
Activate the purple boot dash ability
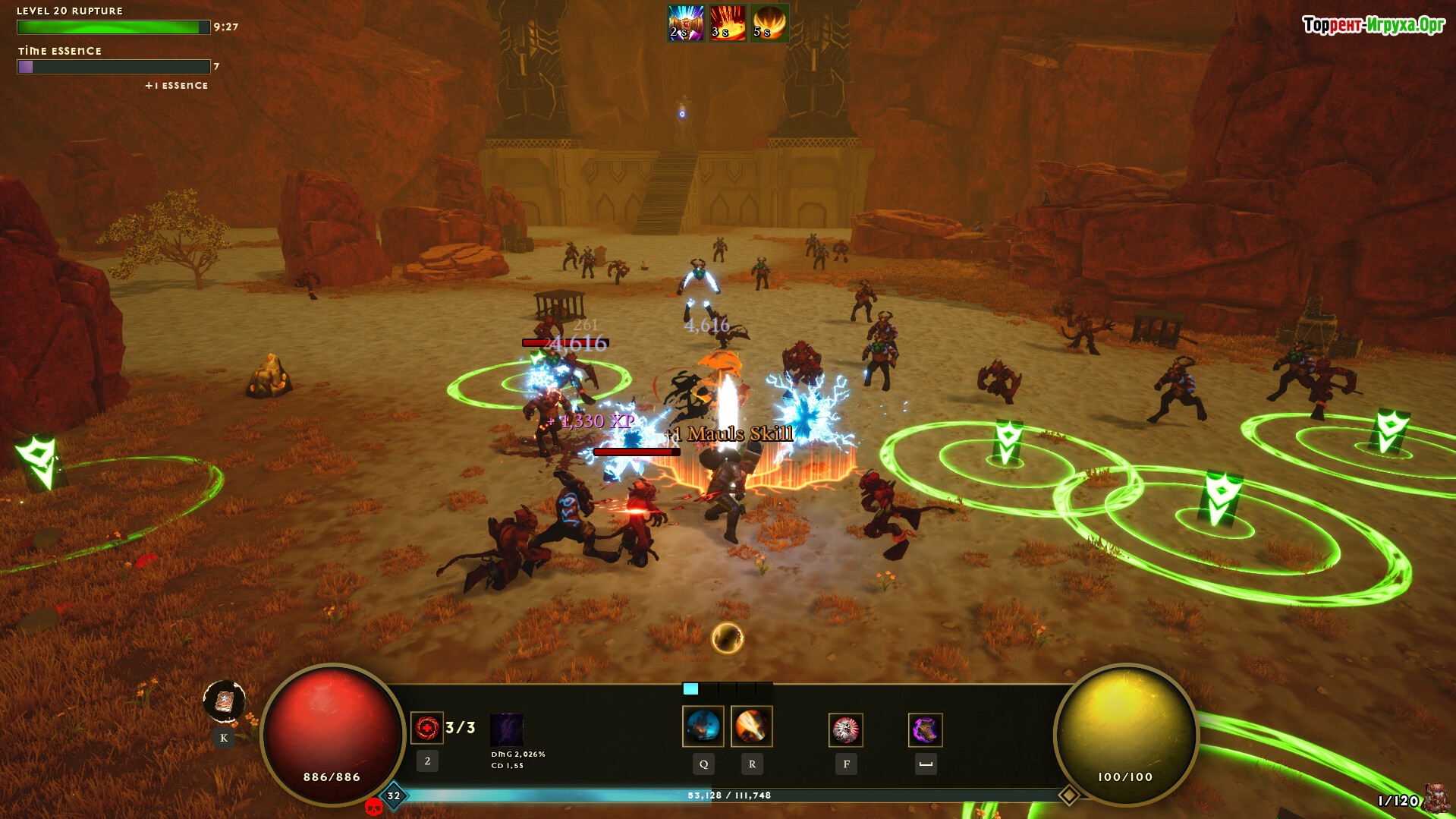pos(925,729)
